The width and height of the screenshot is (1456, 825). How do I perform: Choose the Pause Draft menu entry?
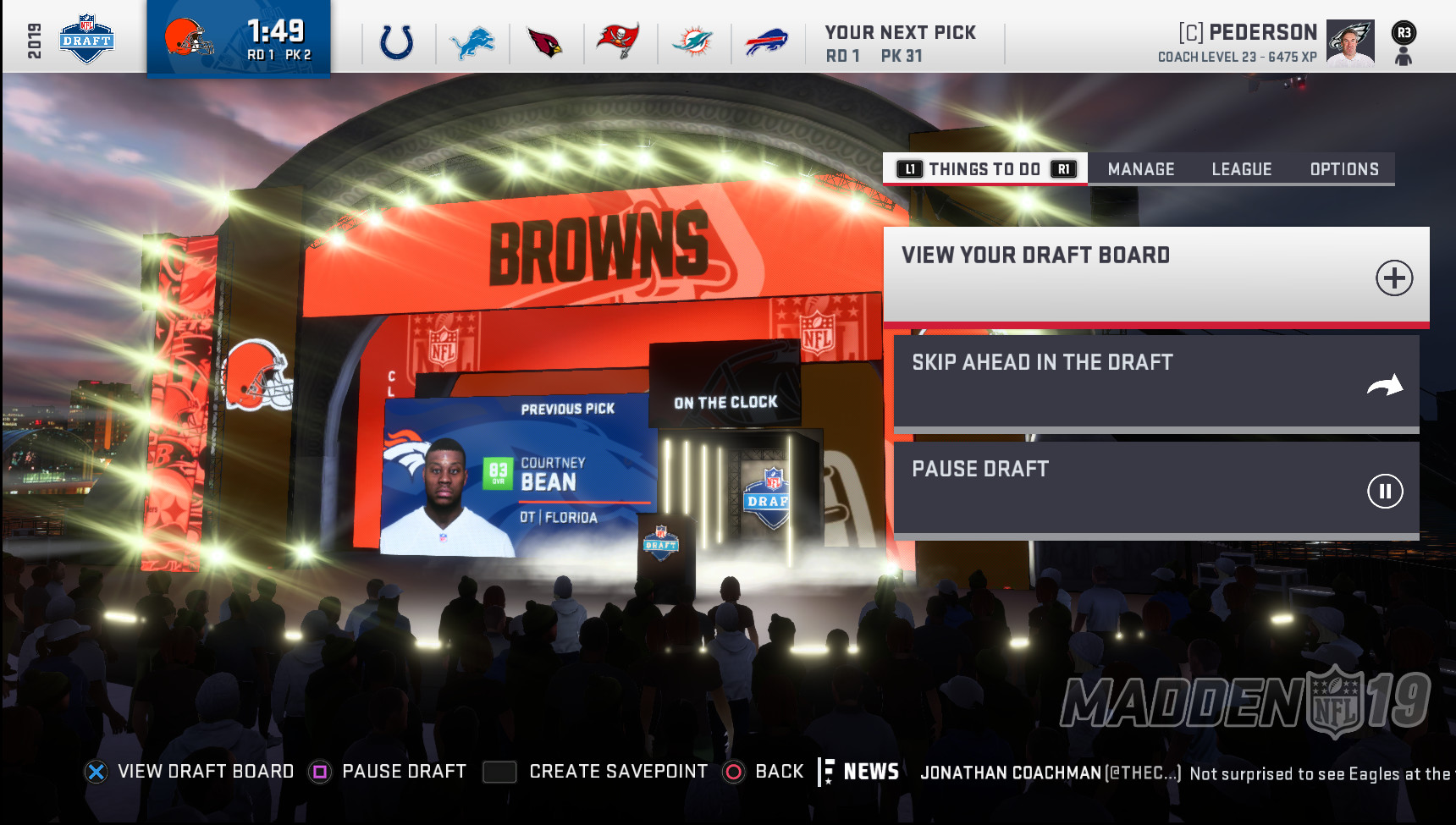point(1155,488)
